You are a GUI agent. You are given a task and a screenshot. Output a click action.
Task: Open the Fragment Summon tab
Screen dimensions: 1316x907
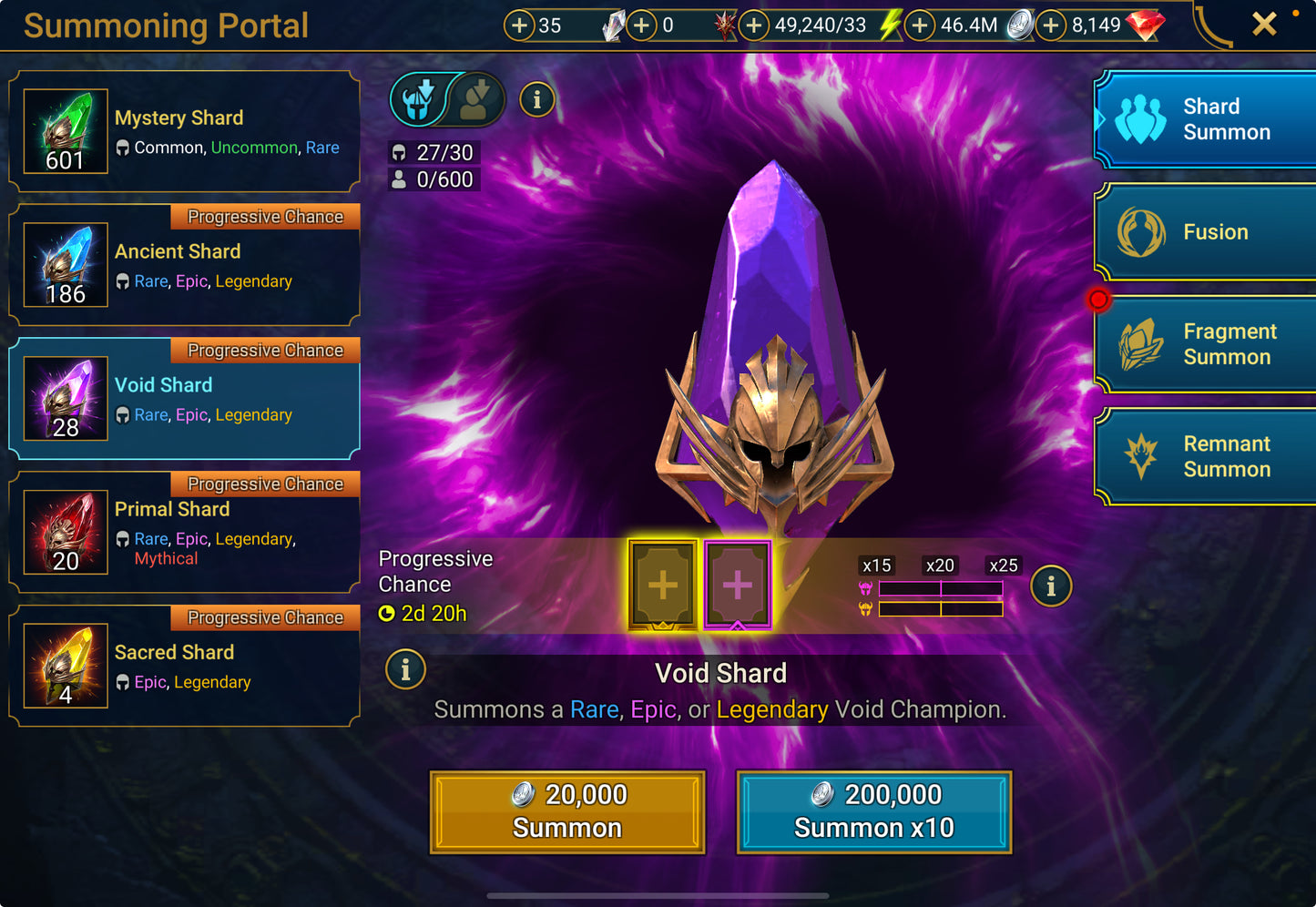(x=1204, y=344)
